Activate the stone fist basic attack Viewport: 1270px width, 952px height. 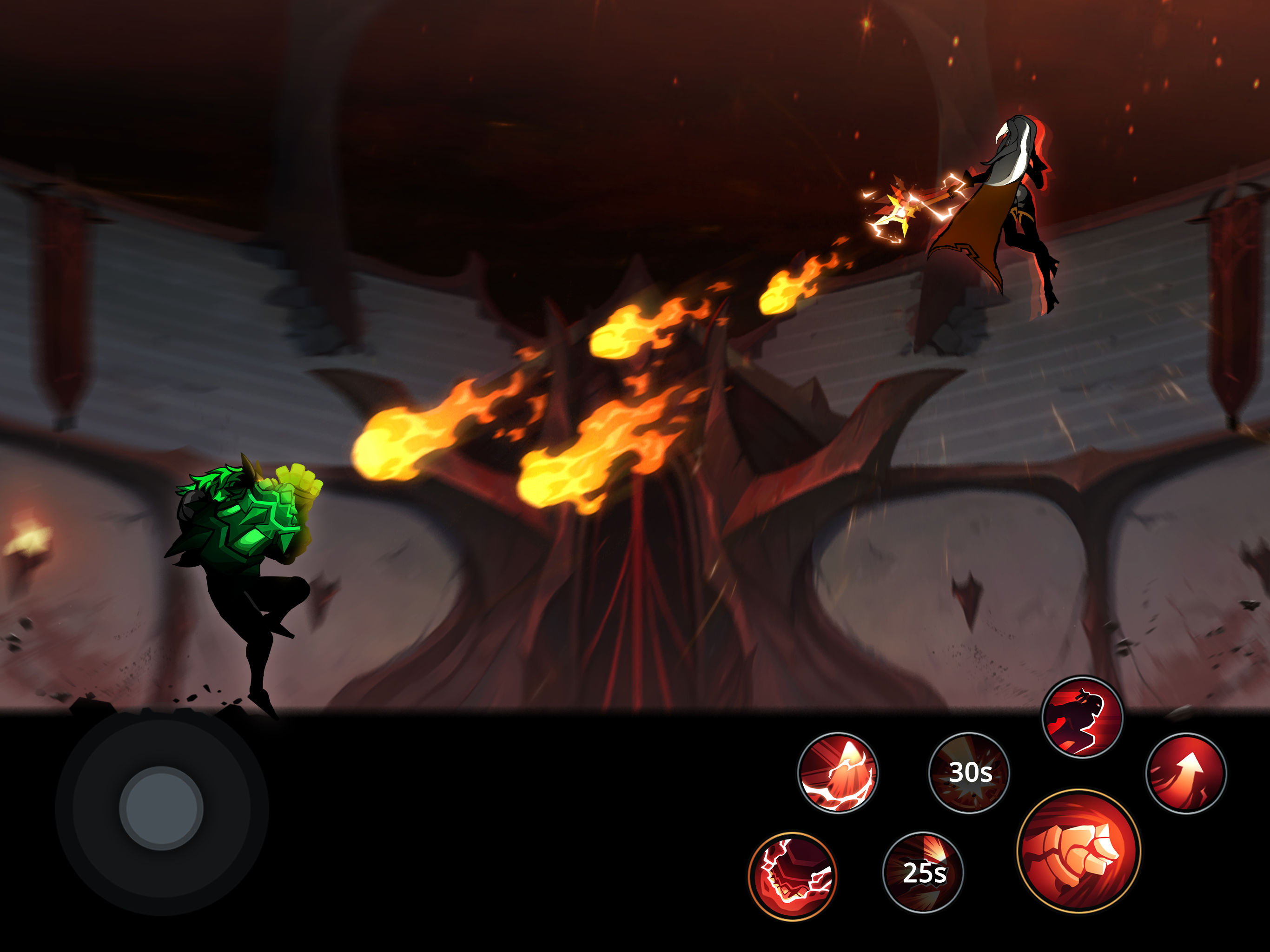coord(1078,851)
